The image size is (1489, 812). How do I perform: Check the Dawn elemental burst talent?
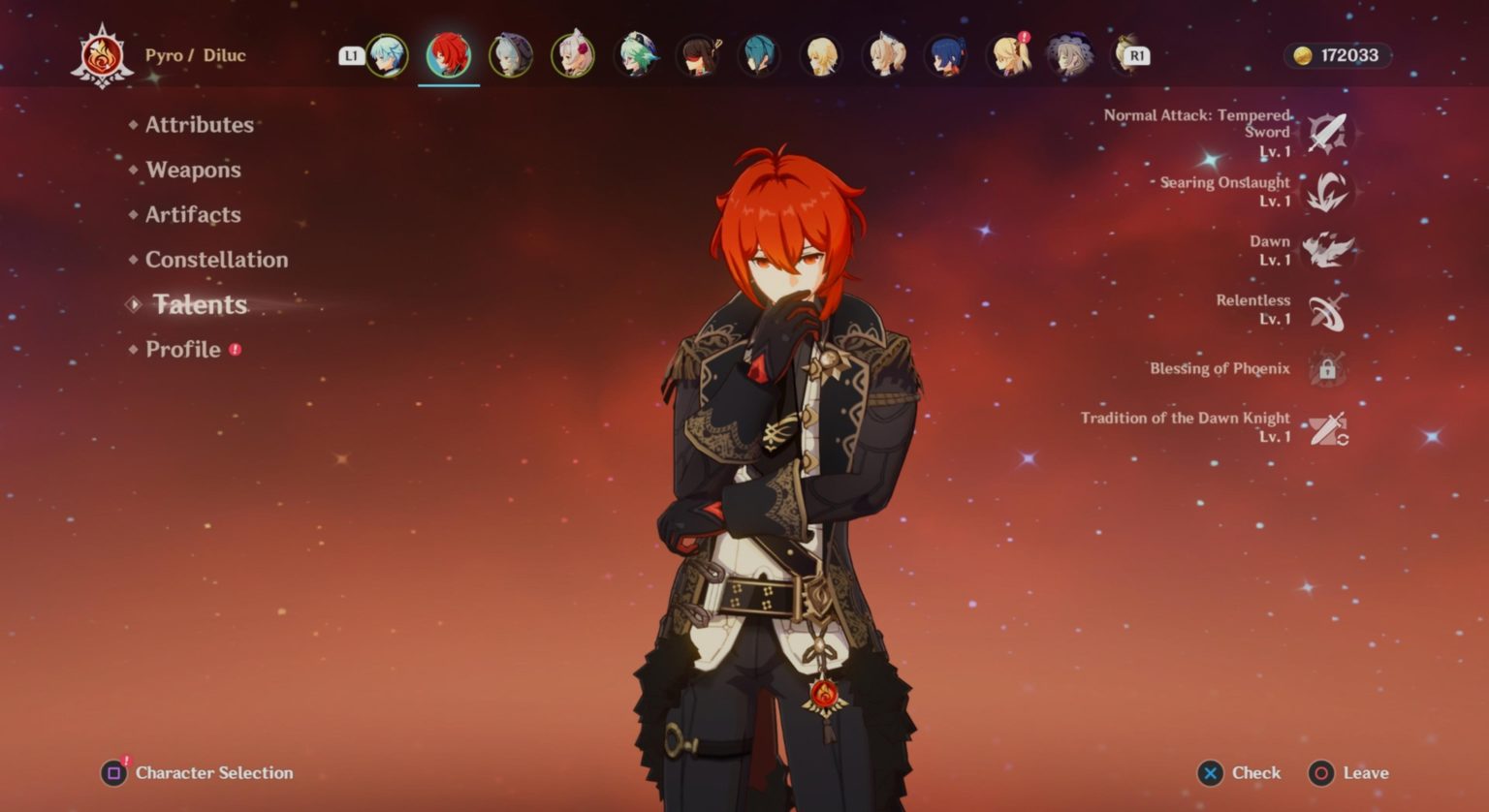click(1326, 250)
